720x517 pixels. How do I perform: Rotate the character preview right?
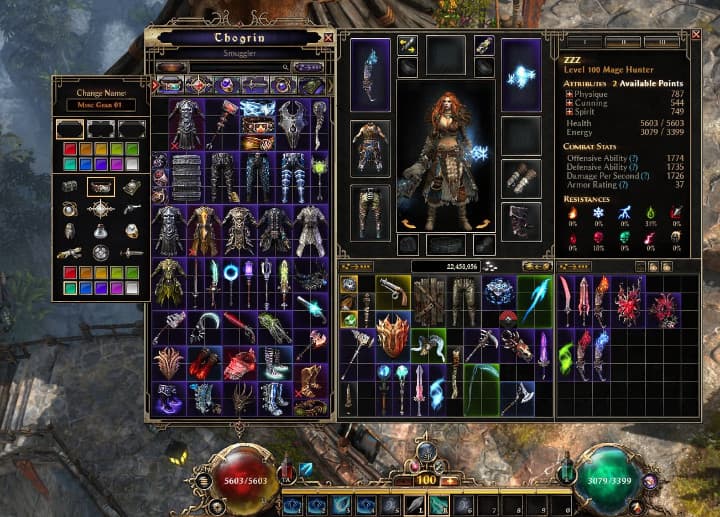485,223
